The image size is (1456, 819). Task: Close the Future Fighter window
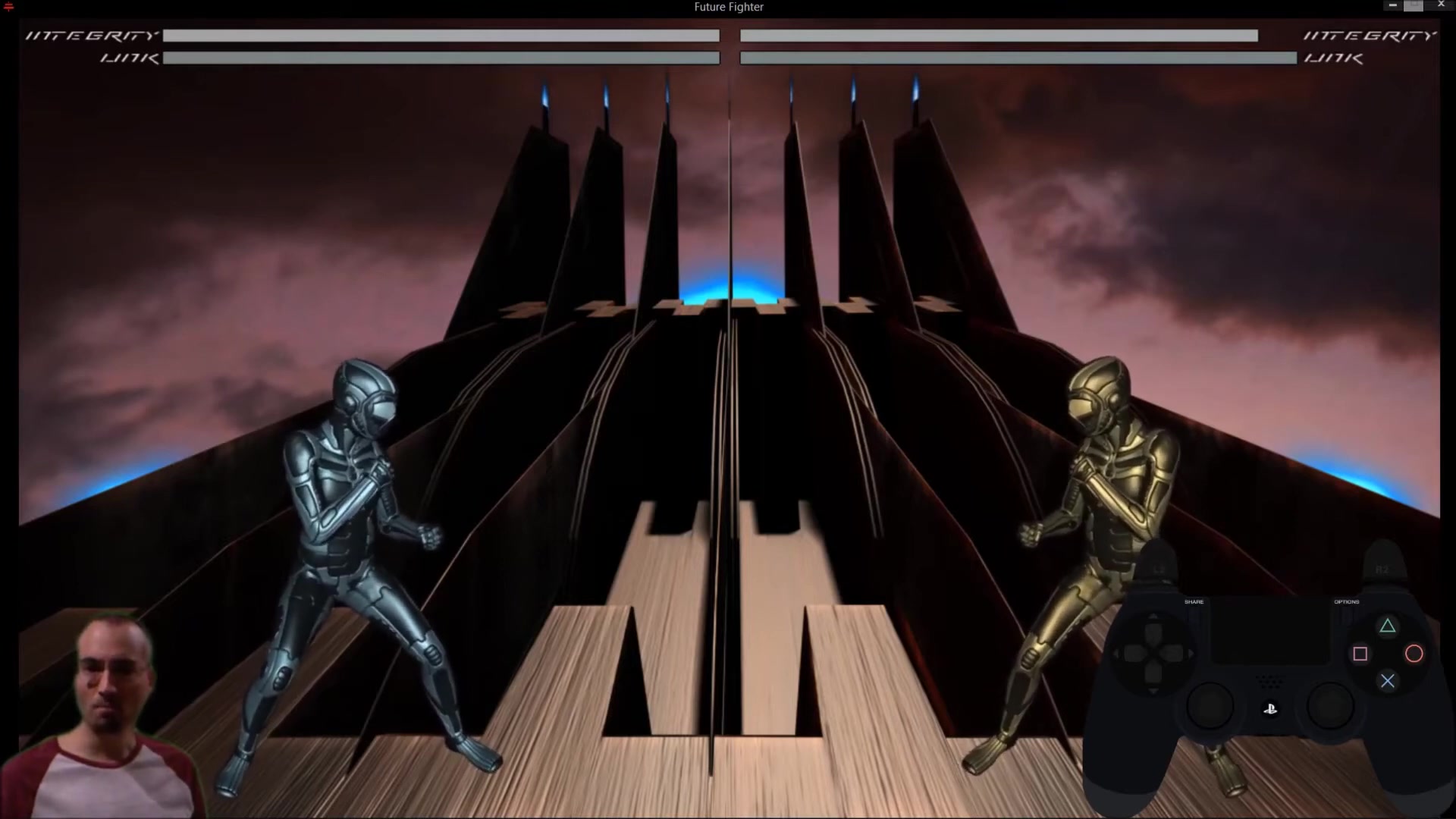1441,5
